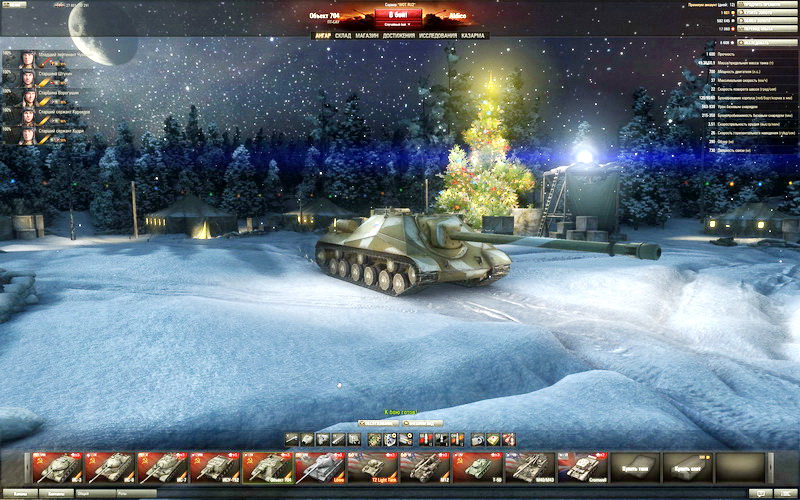Open the СКЛАД tab
The width and height of the screenshot is (800, 500).
pos(343,35)
